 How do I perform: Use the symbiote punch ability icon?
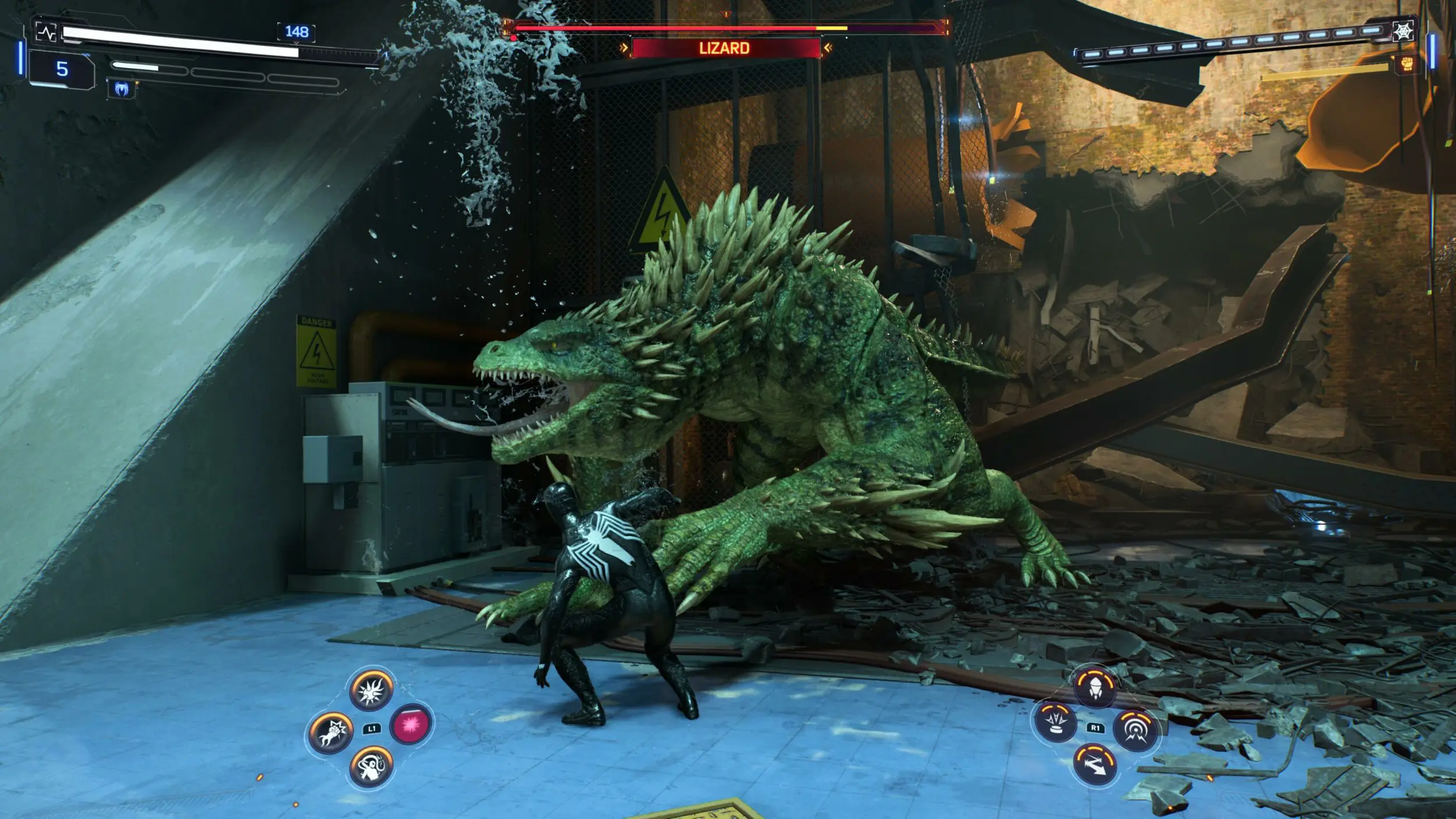330,732
